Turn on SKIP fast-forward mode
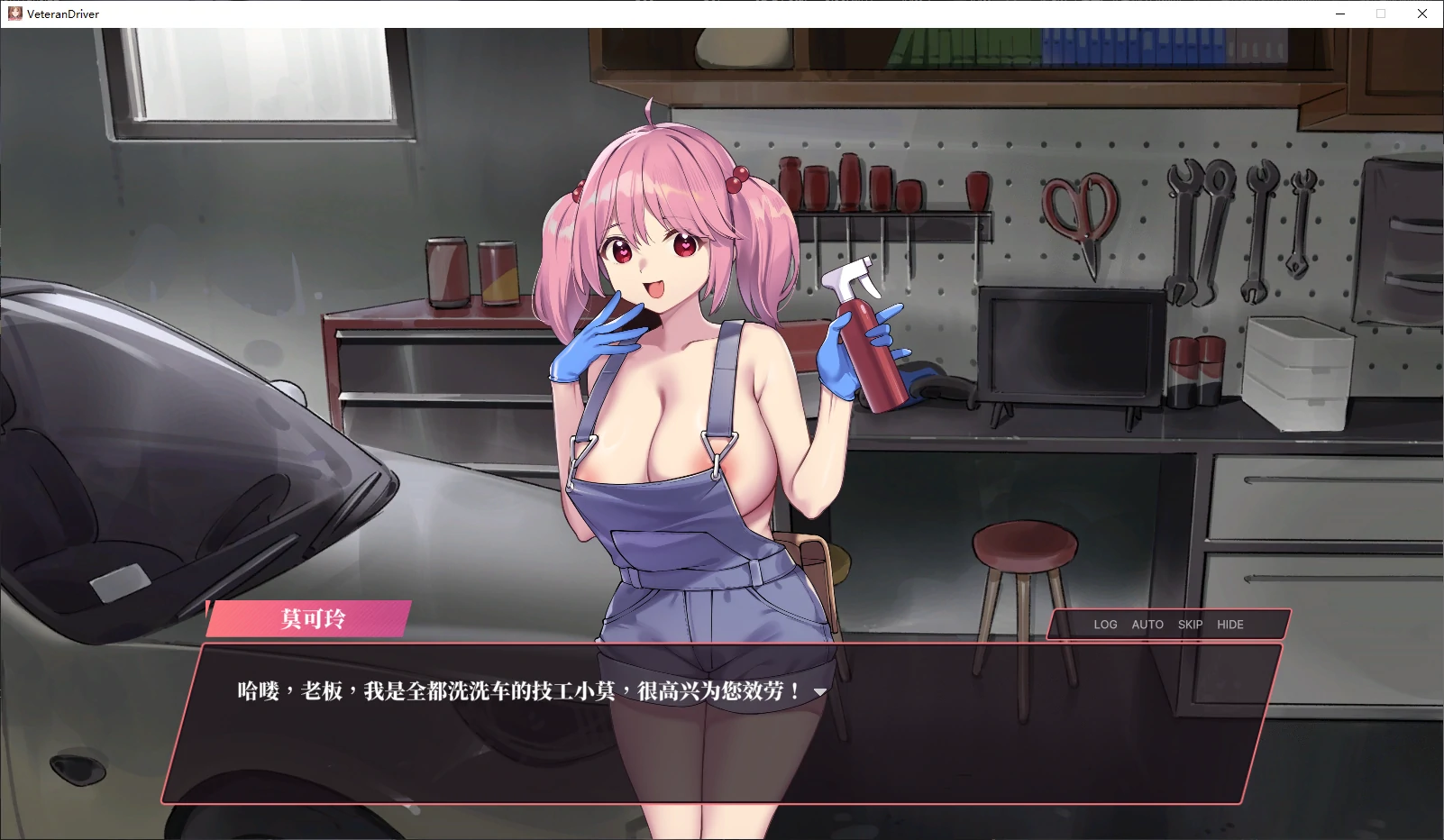Viewport: 1444px width, 840px height. click(x=1190, y=624)
